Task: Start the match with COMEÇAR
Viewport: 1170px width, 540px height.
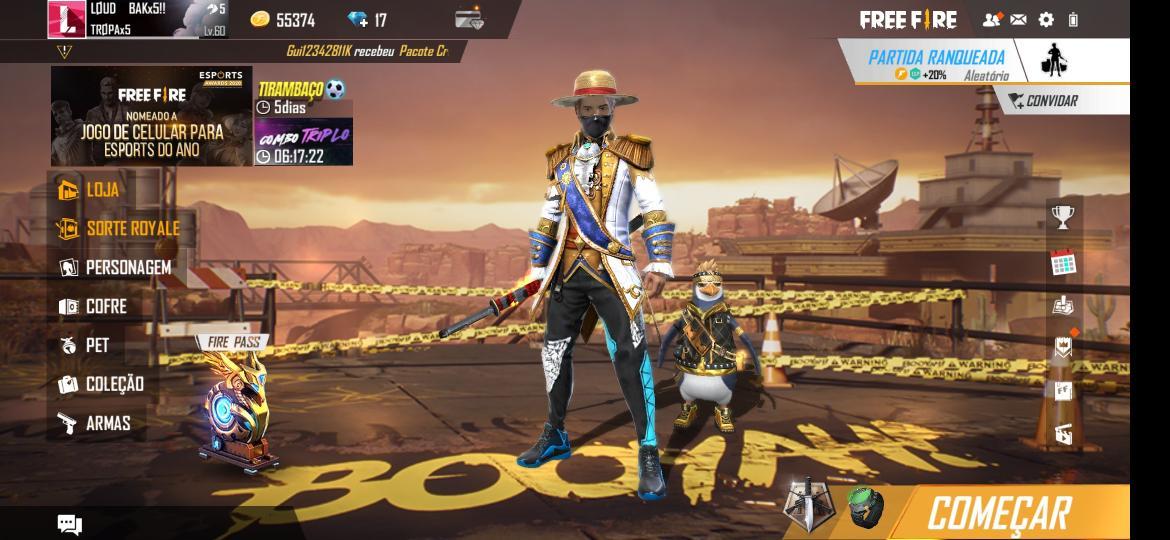Action: 1000,512
